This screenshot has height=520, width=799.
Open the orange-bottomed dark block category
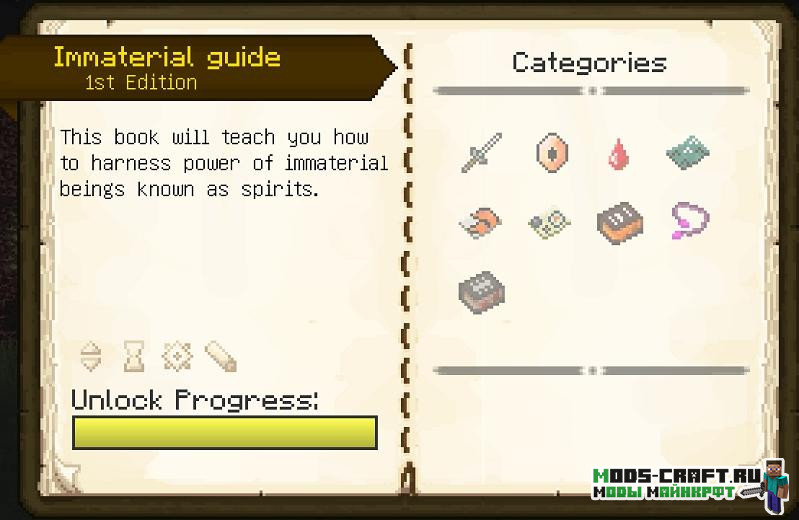point(619,222)
